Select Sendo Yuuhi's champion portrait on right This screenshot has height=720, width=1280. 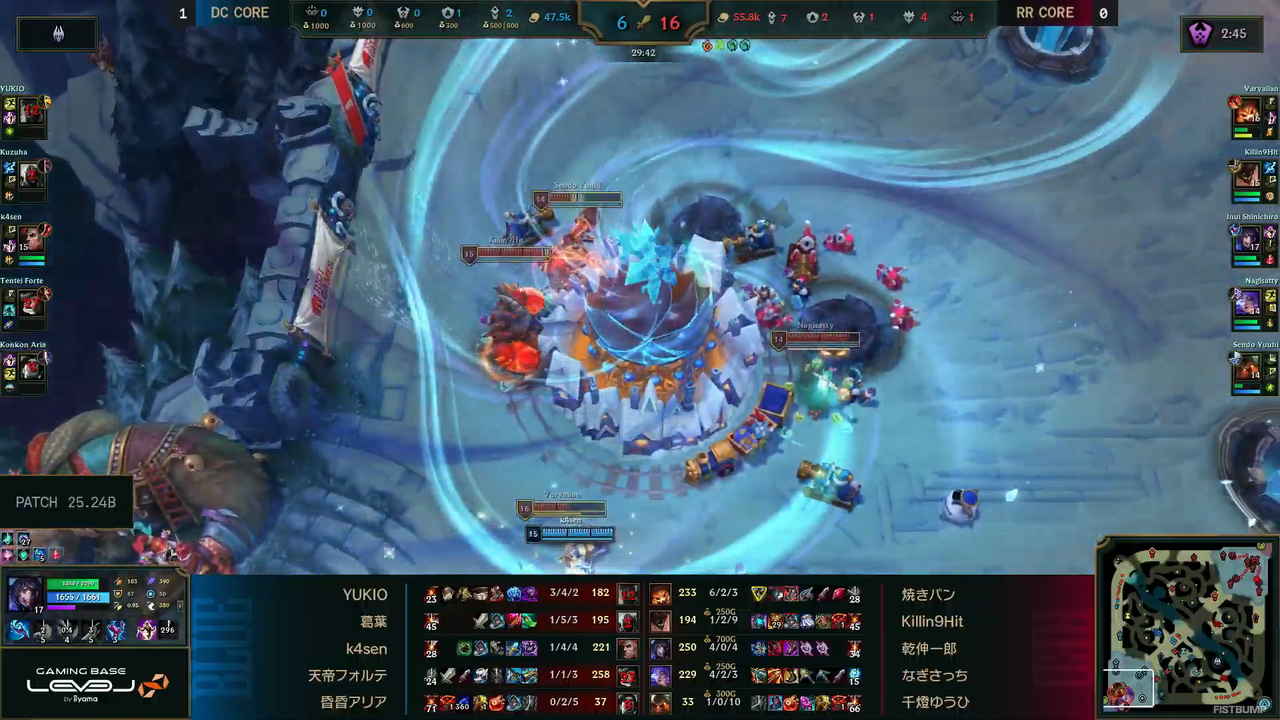coord(1247,367)
